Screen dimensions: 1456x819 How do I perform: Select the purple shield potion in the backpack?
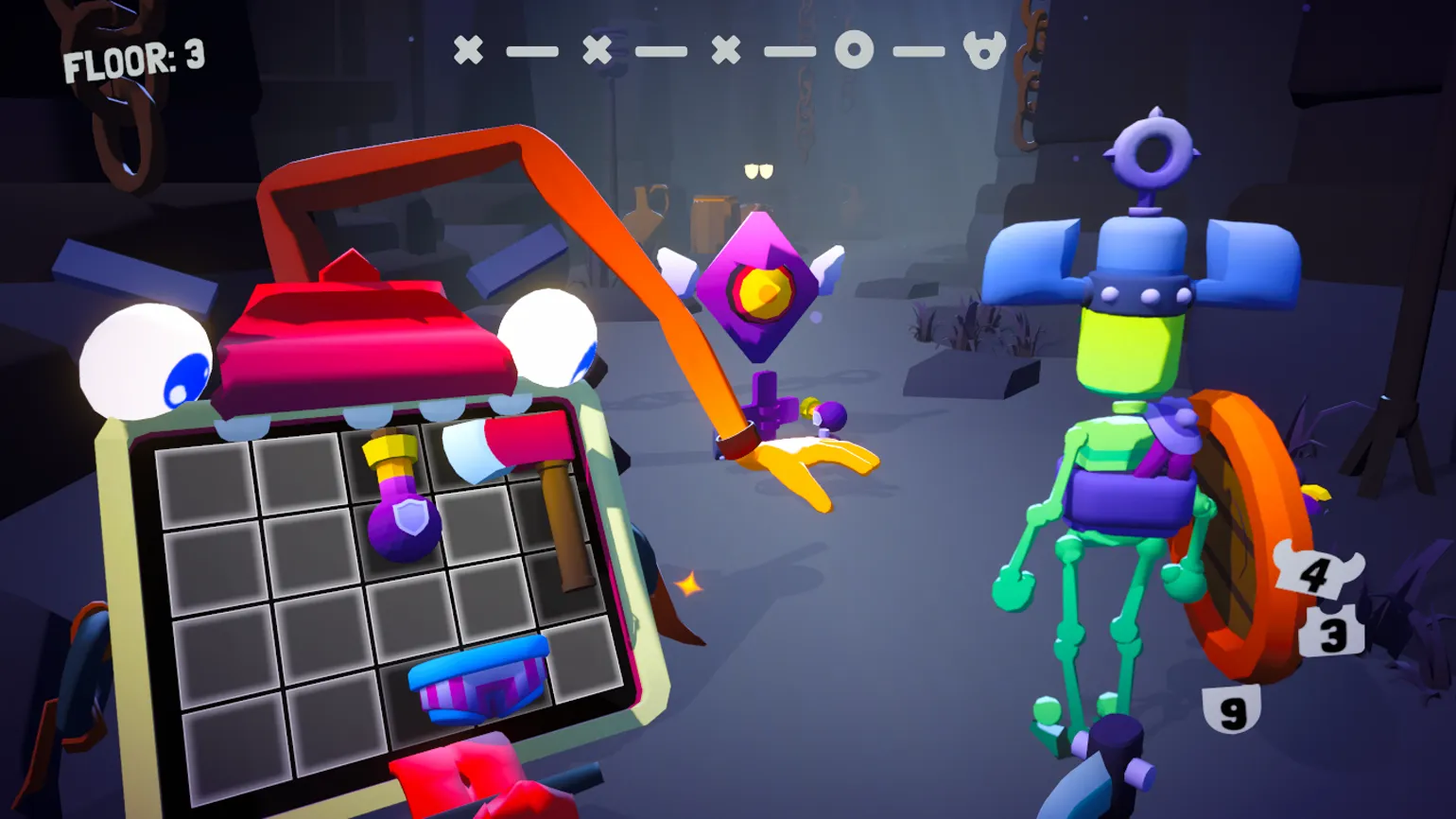pos(404,515)
